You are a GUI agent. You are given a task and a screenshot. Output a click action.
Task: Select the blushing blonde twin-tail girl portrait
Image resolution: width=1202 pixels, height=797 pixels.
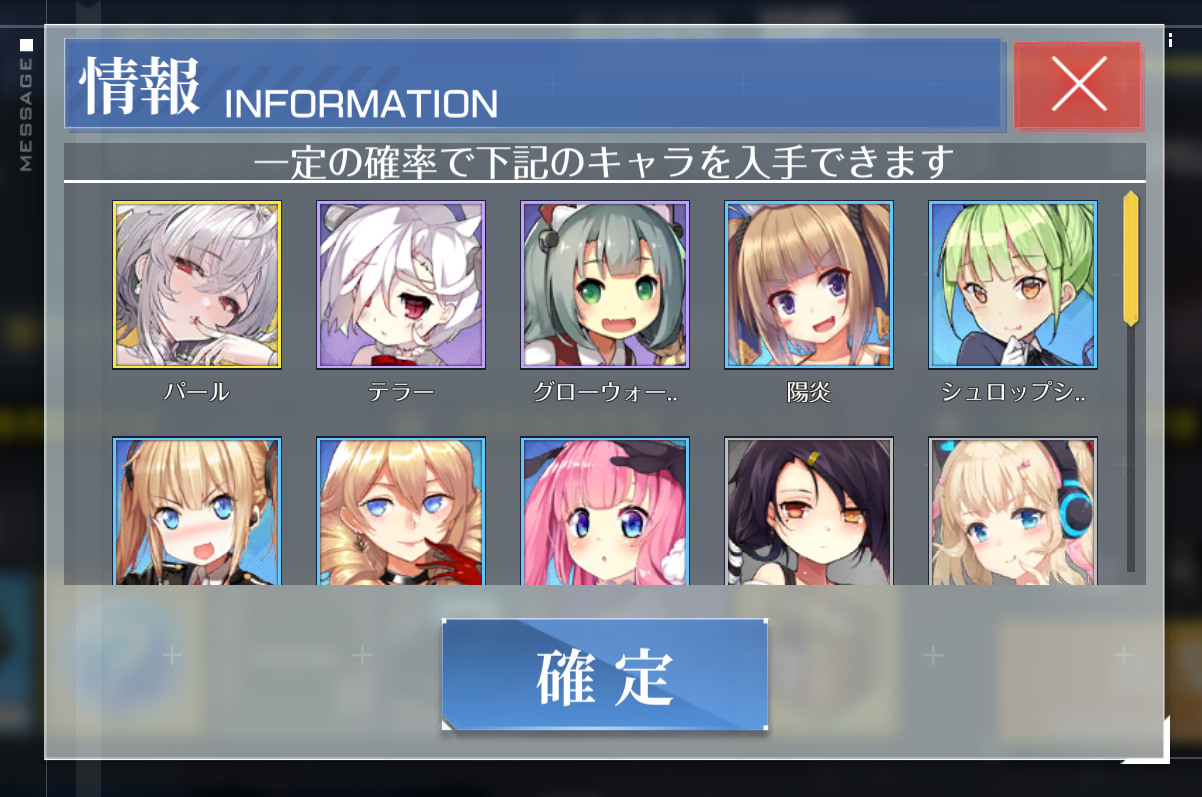[197, 511]
